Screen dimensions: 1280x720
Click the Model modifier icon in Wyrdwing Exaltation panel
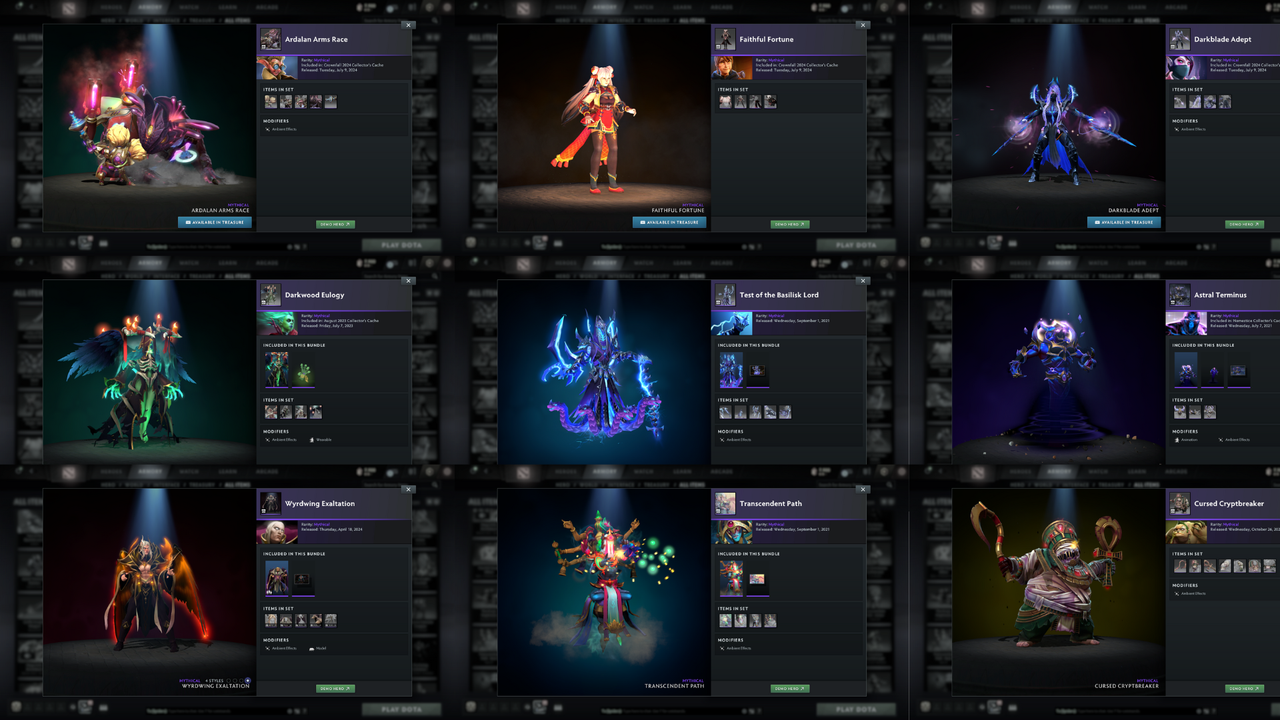(x=312, y=648)
